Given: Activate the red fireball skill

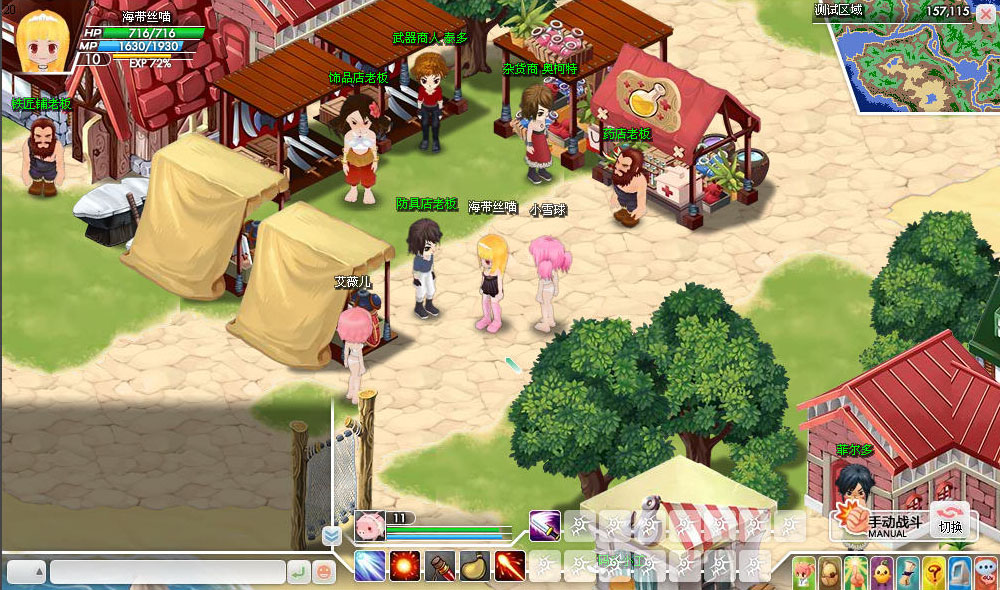Looking at the screenshot, I should pos(510,566).
